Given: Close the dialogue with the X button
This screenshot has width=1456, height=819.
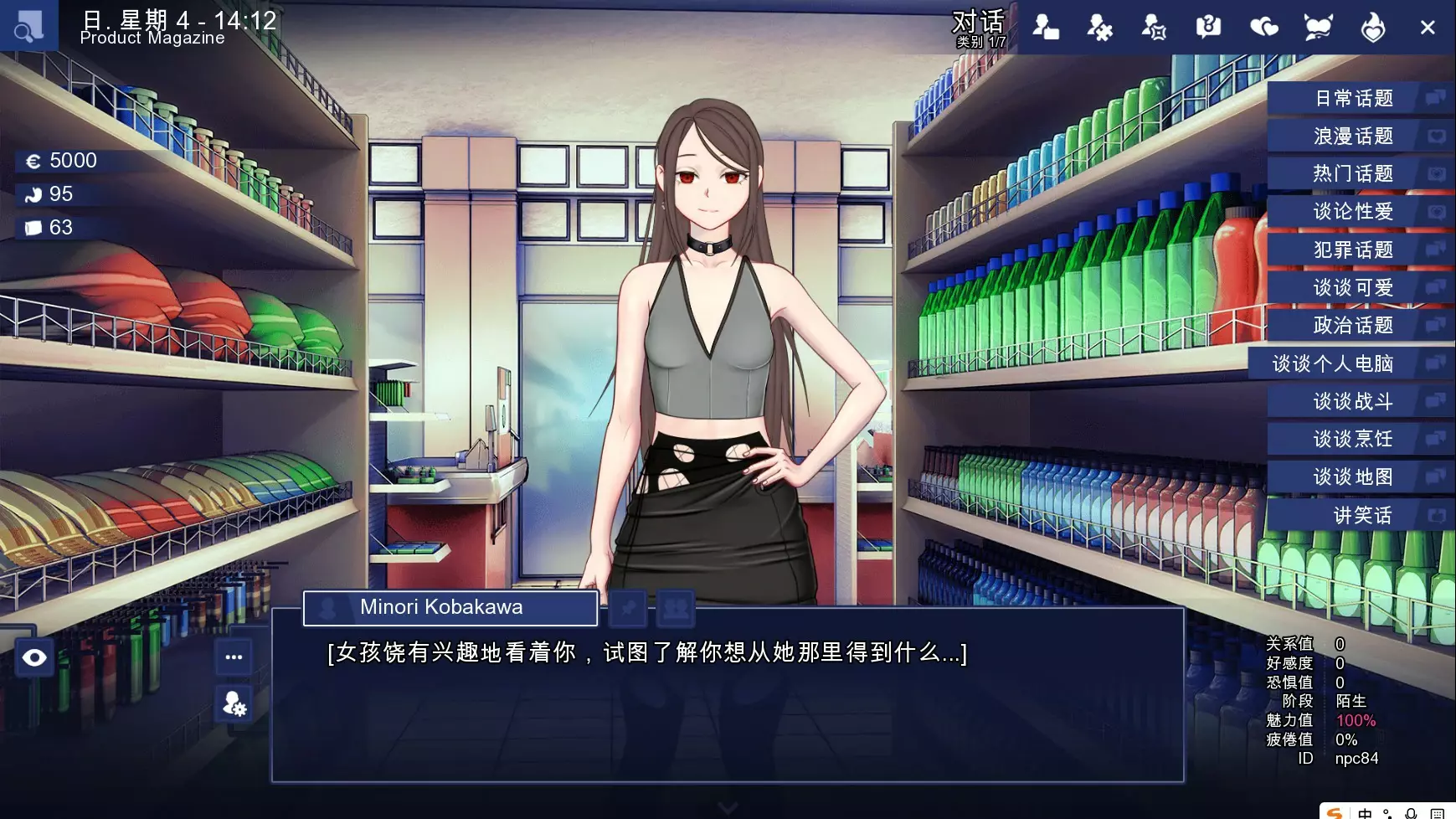Looking at the screenshot, I should [1428, 28].
